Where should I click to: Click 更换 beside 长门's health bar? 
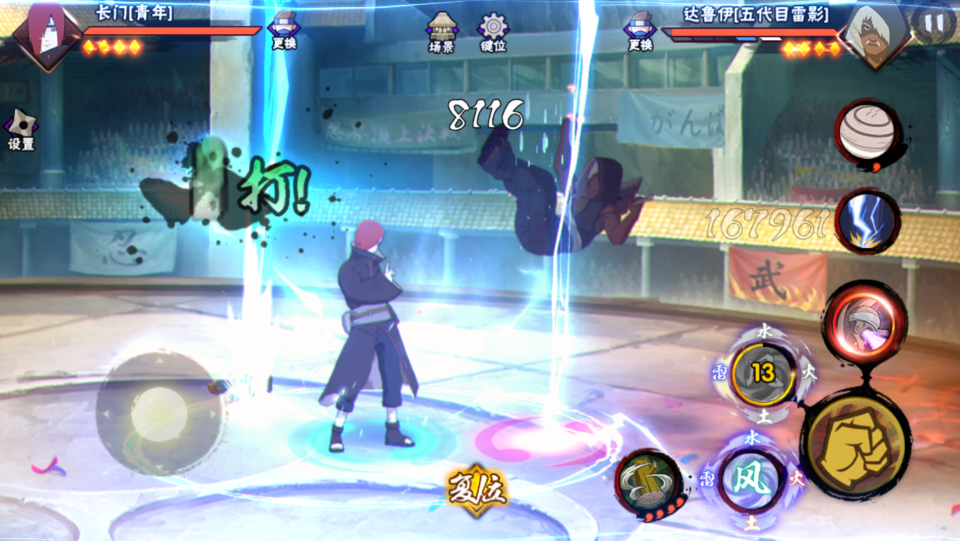point(284,29)
